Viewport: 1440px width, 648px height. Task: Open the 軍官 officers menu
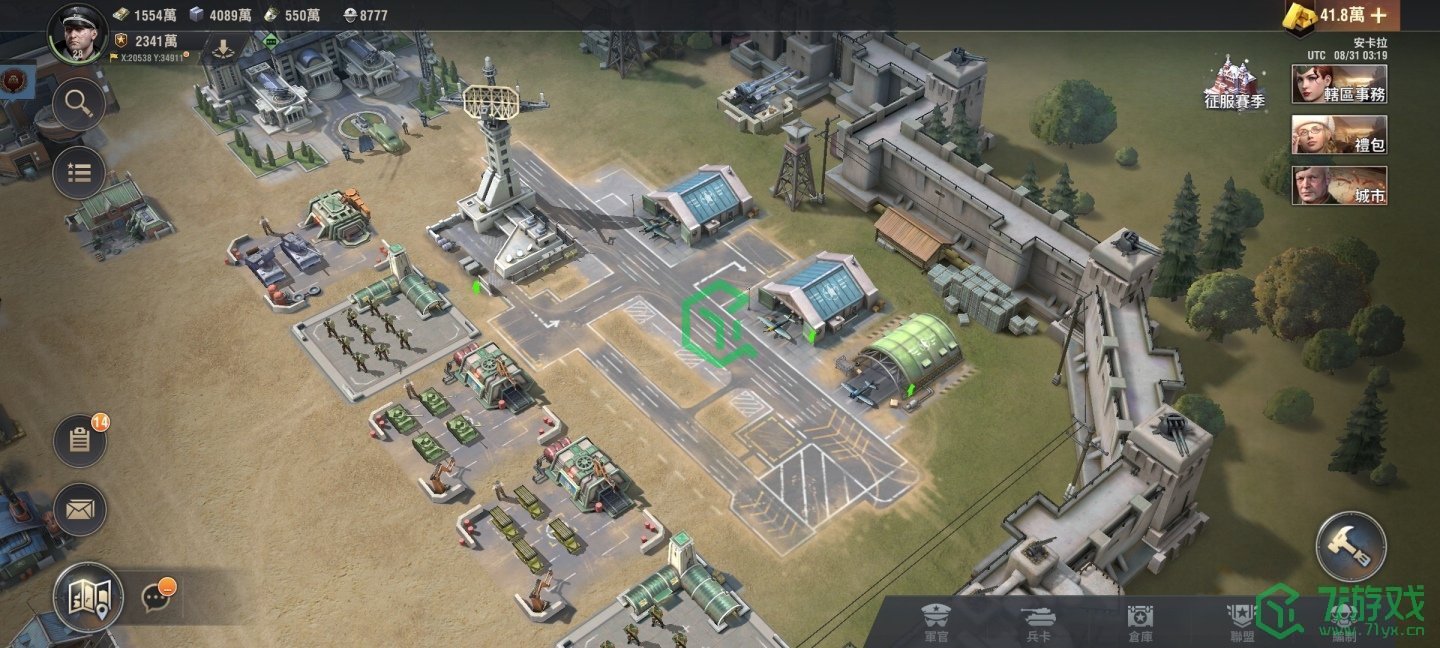(x=936, y=622)
